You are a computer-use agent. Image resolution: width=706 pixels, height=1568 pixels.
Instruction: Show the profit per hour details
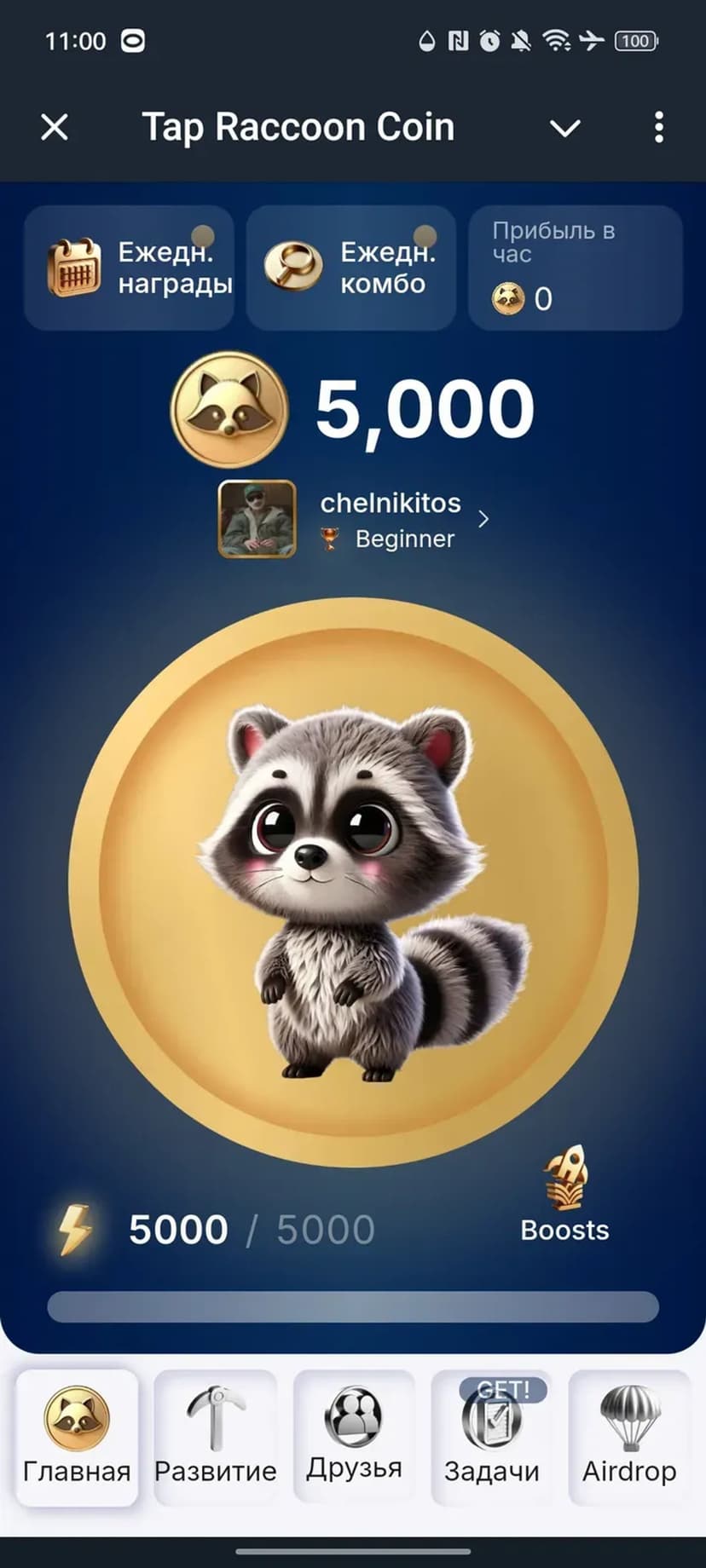[576, 268]
